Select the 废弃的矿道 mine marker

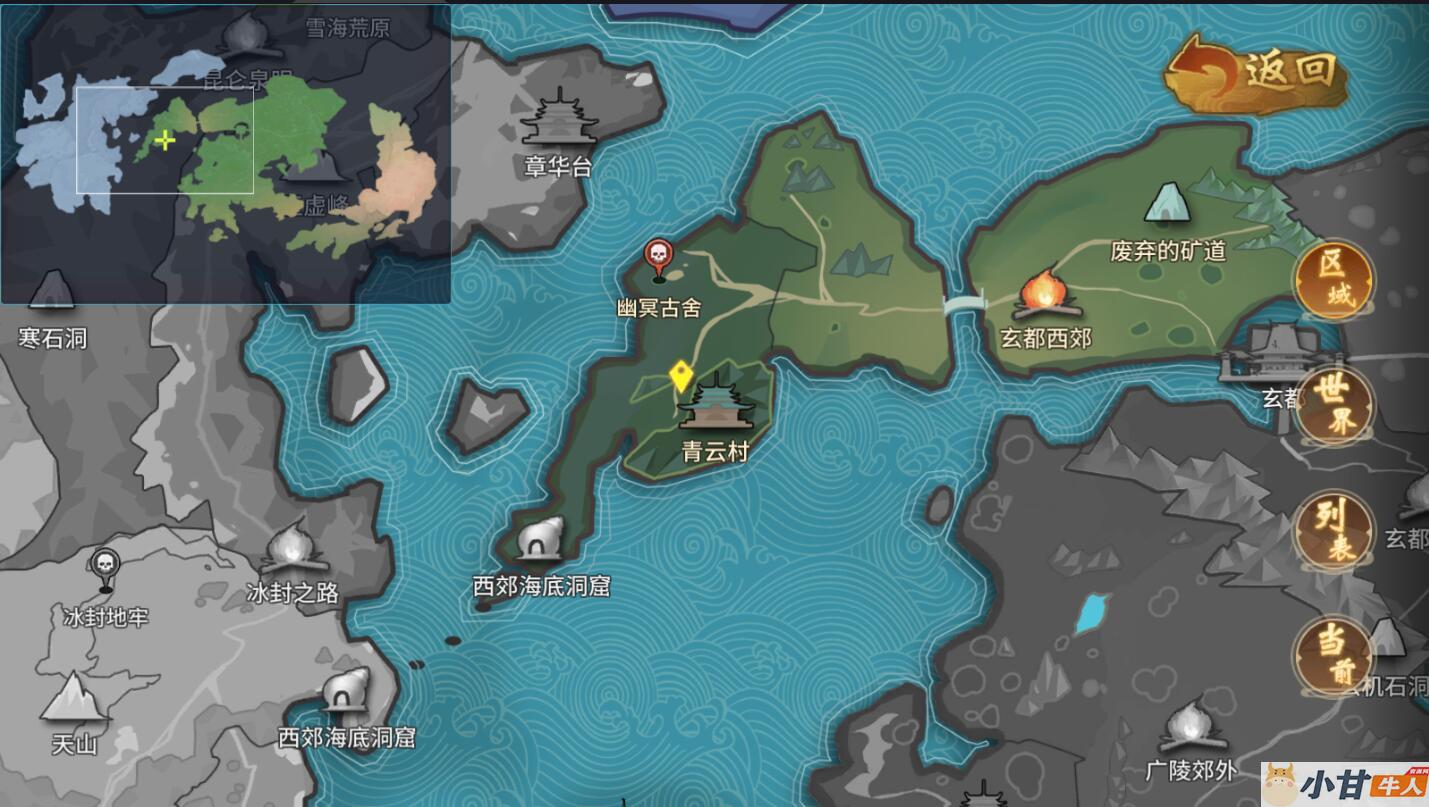1167,205
